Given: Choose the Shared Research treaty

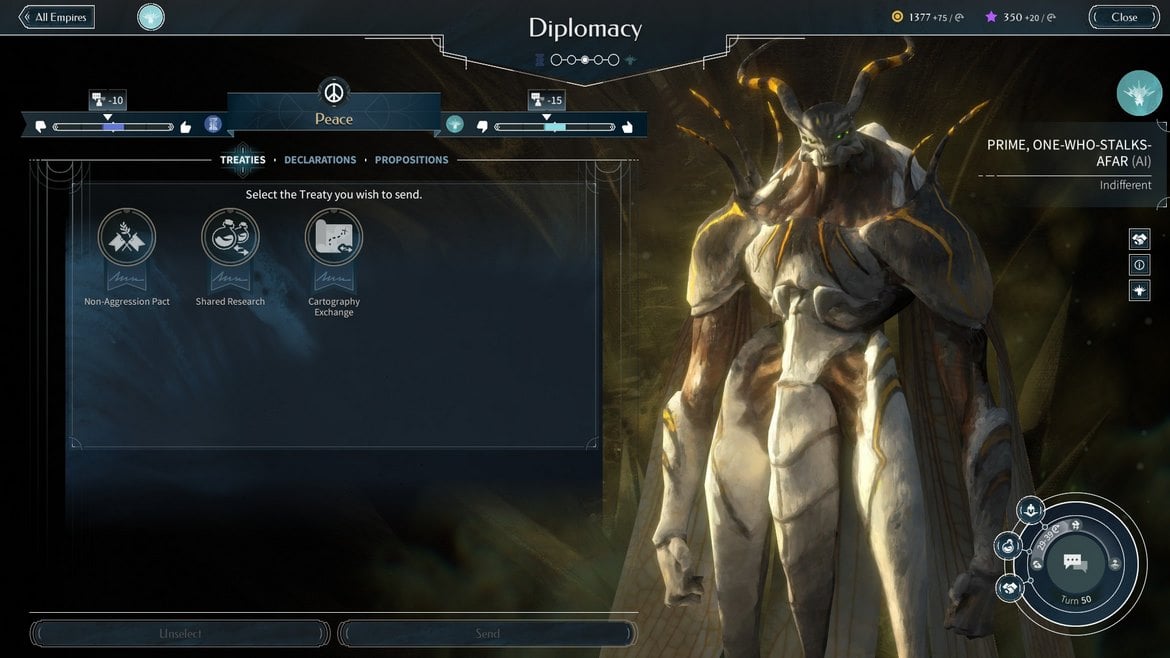Looking at the screenshot, I should (x=230, y=238).
